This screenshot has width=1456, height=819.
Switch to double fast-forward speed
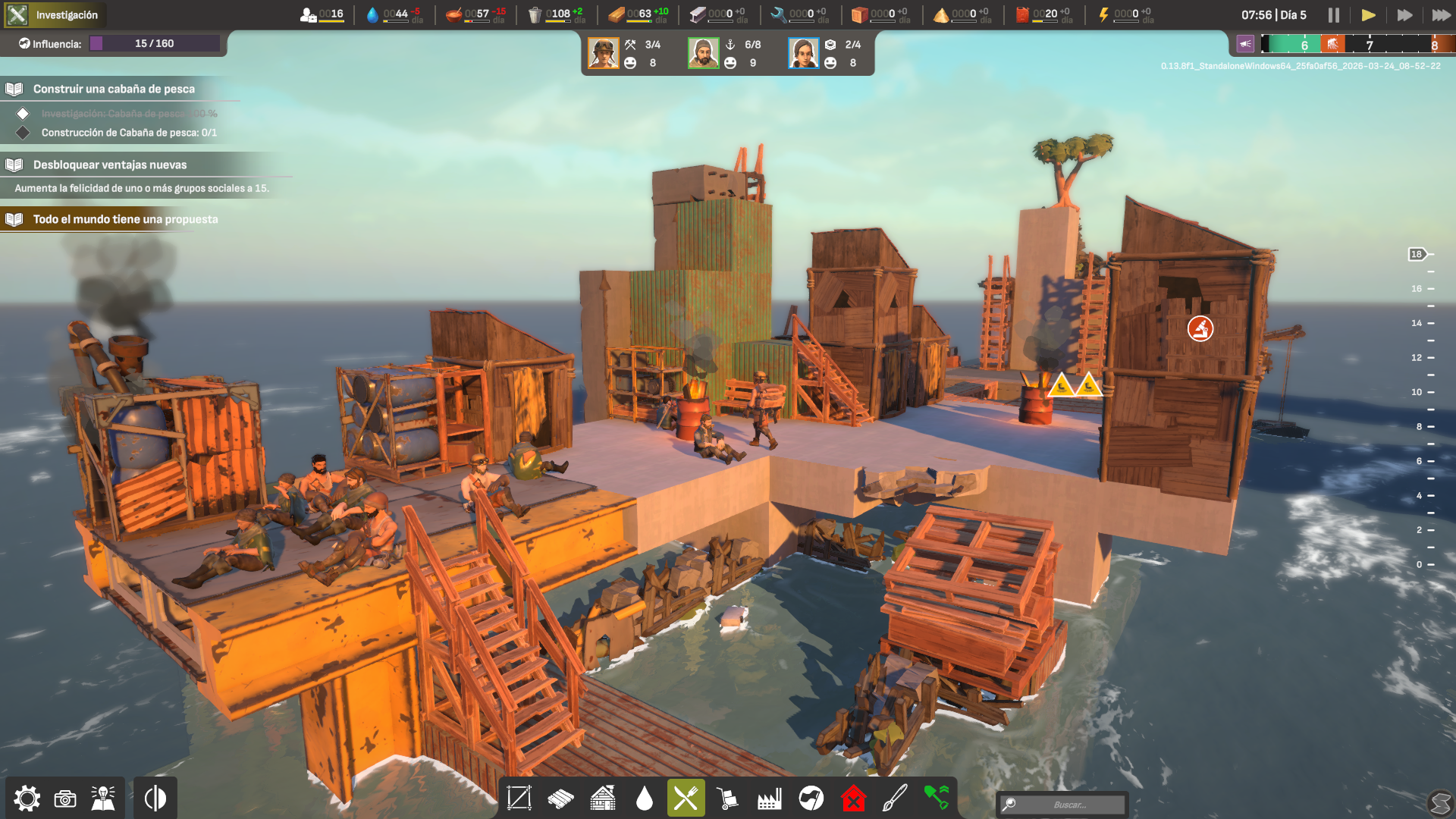(x=1404, y=15)
